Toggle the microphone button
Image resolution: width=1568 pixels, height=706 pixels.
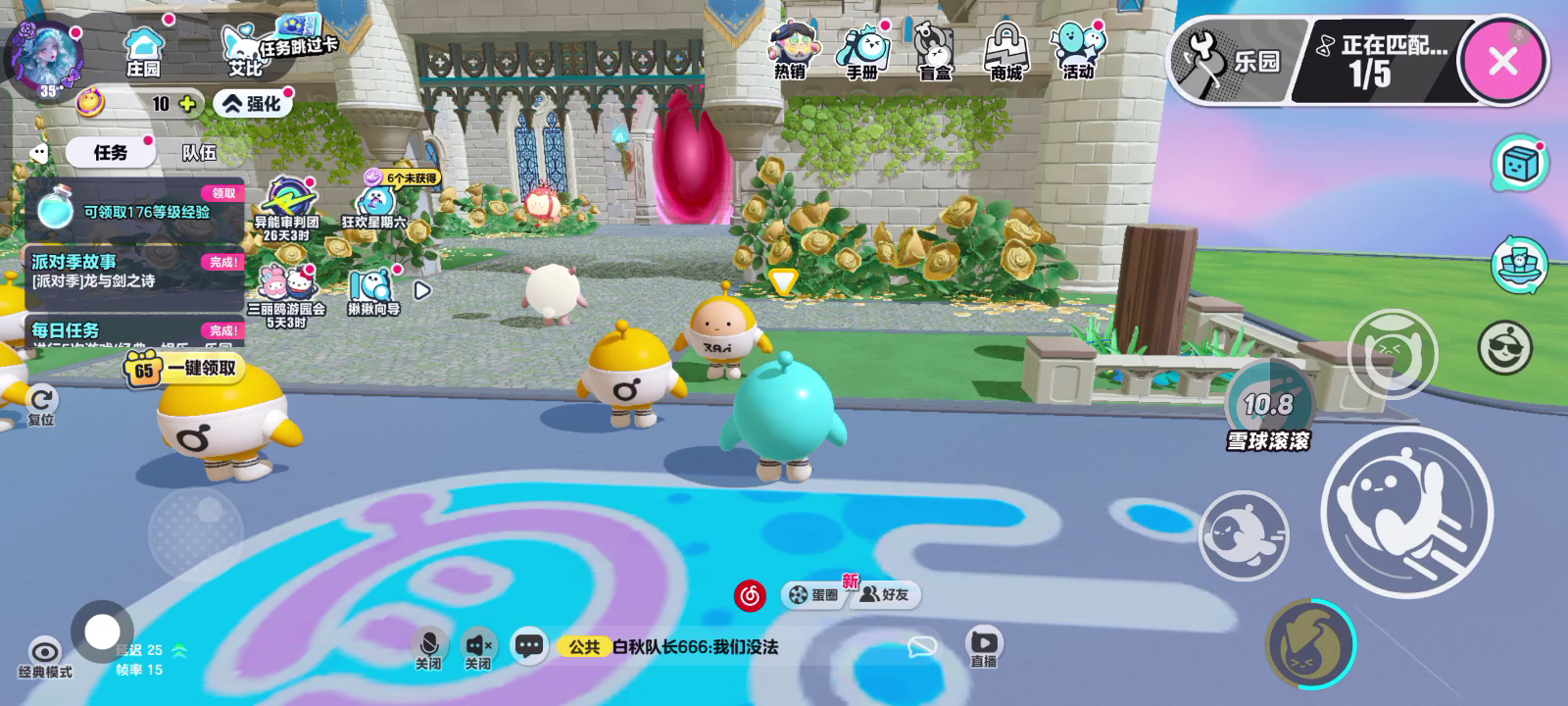point(428,648)
